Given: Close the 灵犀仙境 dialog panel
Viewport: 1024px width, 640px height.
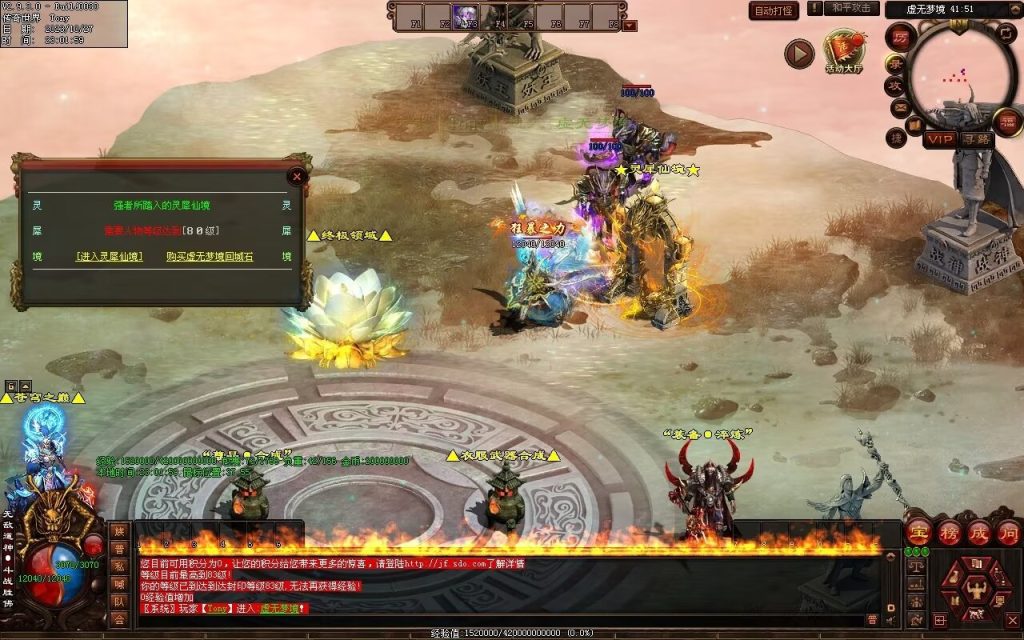Looking at the screenshot, I should click(296, 177).
